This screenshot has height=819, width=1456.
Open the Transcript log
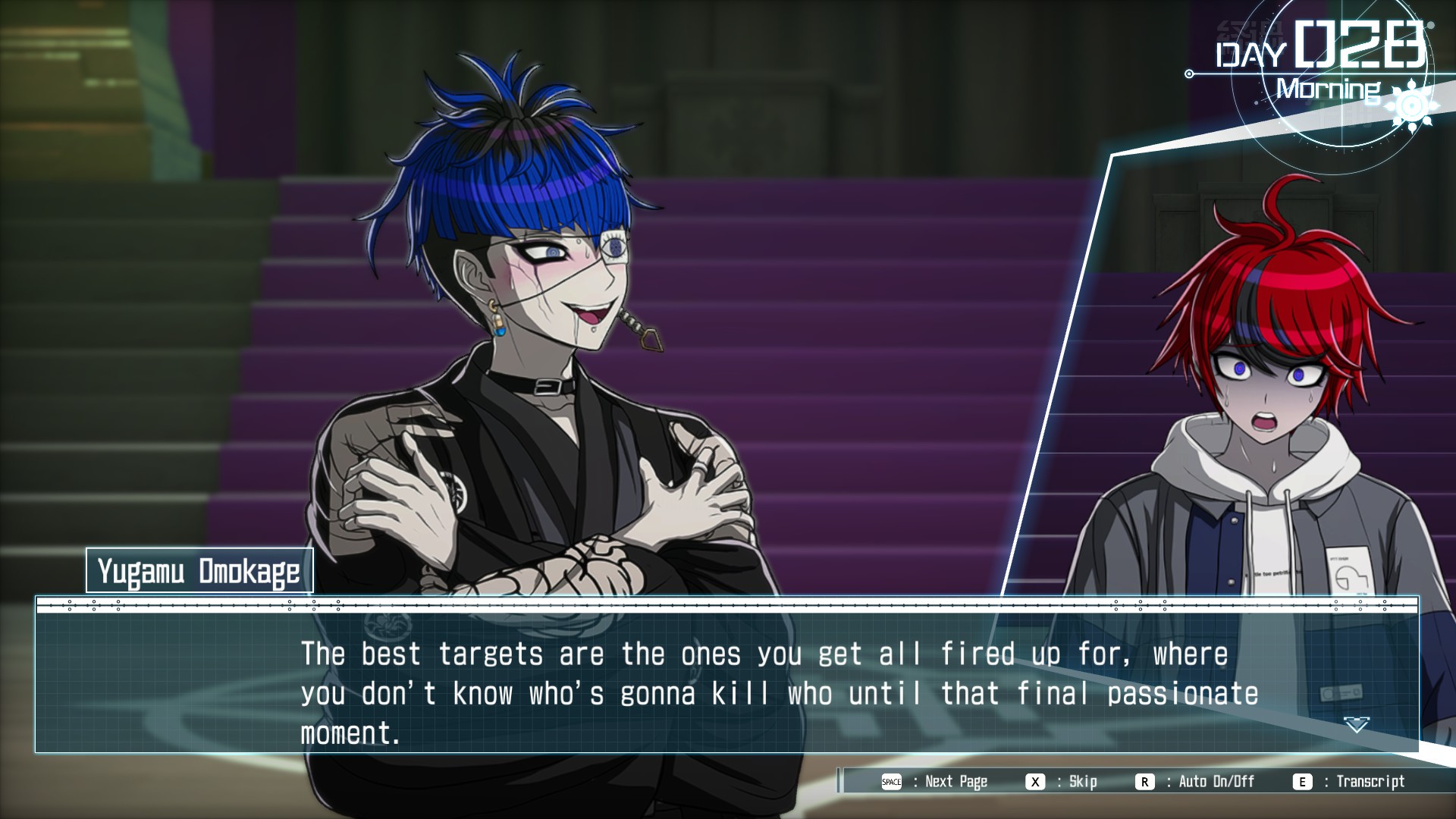[x=1370, y=782]
